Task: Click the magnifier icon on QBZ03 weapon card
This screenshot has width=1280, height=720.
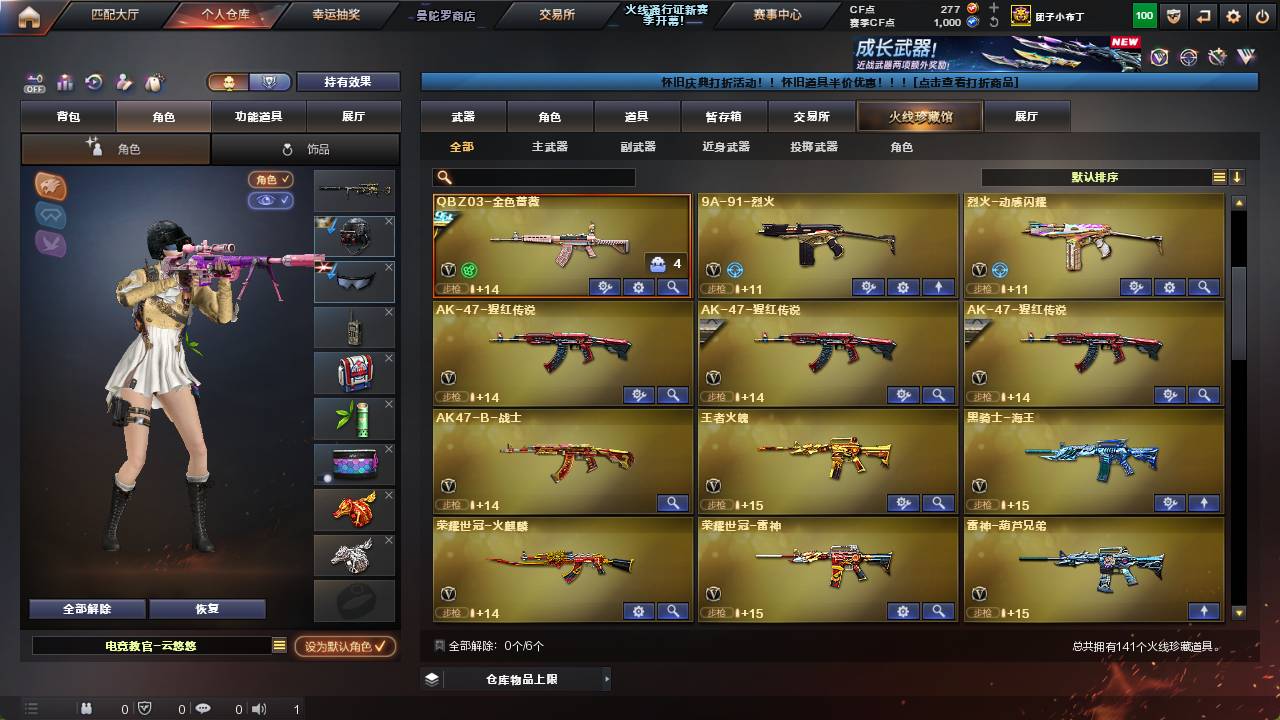Action: point(672,288)
